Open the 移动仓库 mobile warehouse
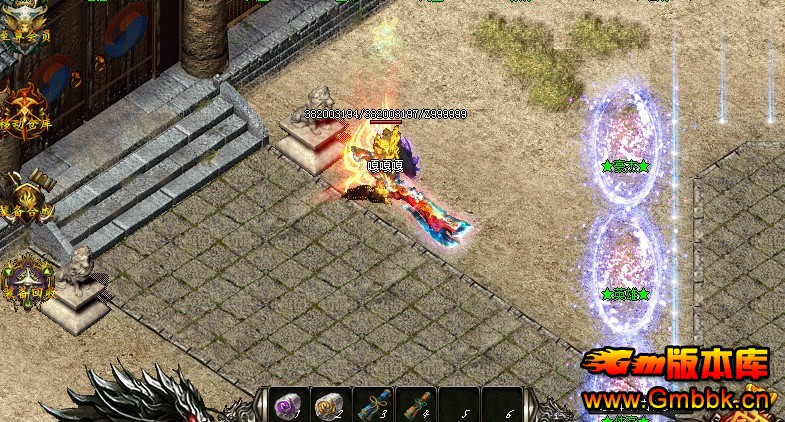785x422 pixels. click(25, 107)
